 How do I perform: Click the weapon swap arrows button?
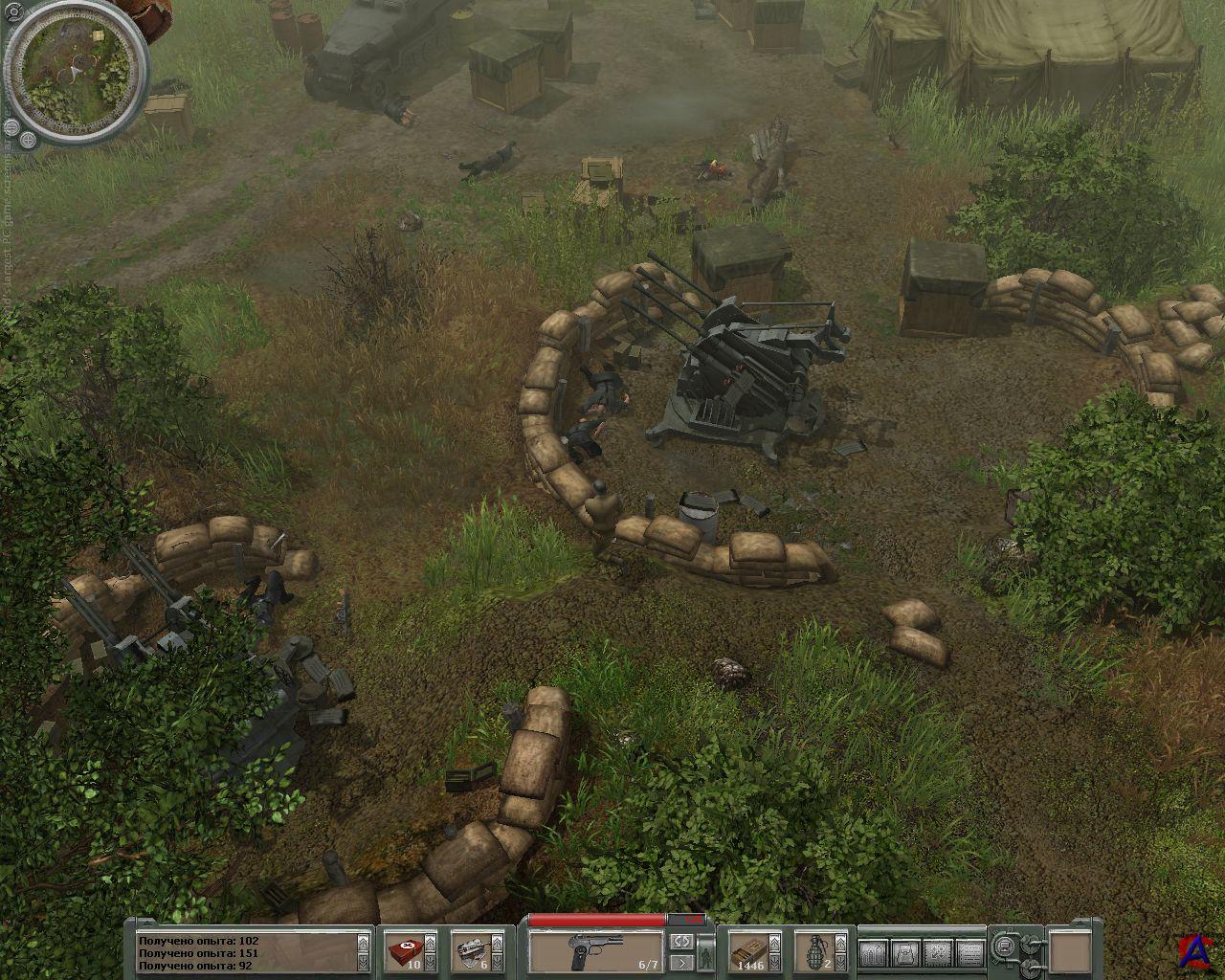pos(681,942)
